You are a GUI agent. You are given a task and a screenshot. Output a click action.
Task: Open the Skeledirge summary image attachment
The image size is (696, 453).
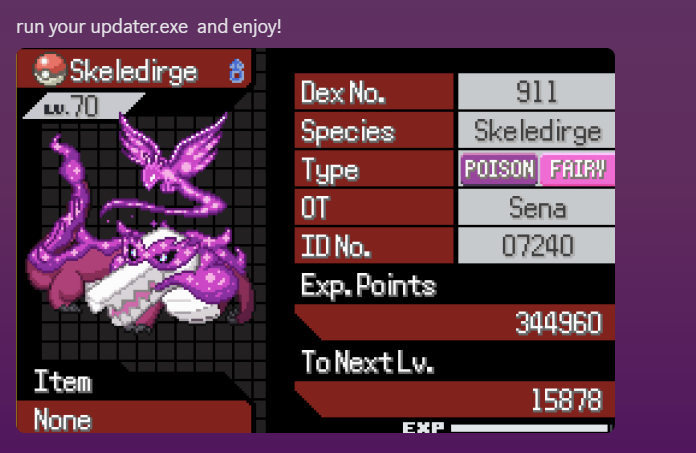click(315, 240)
